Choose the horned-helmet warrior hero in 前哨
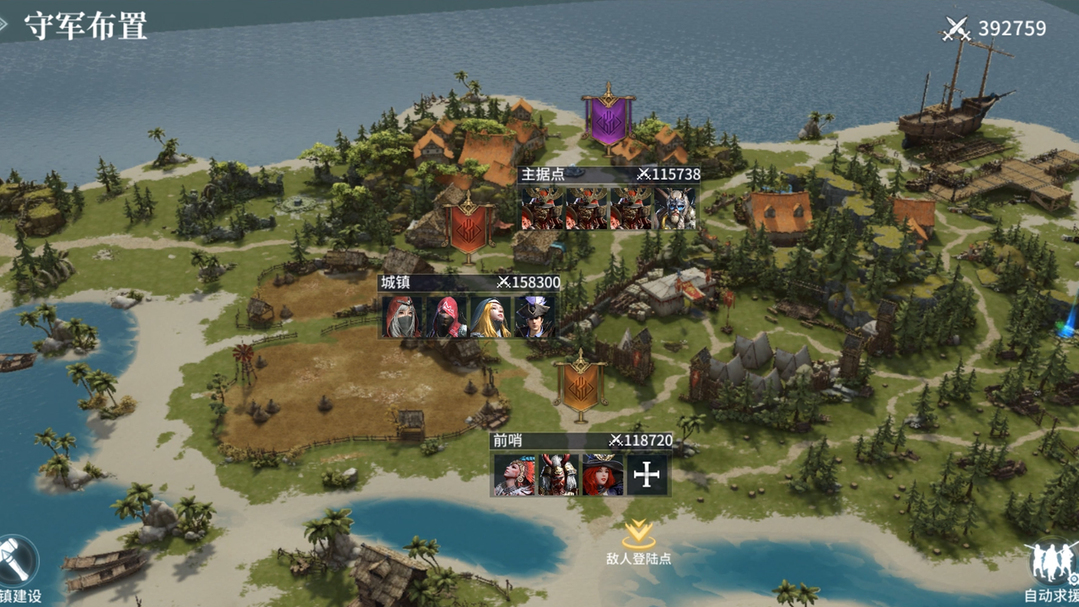The height and width of the screenshot is (607, 1079). coord(557,475)
